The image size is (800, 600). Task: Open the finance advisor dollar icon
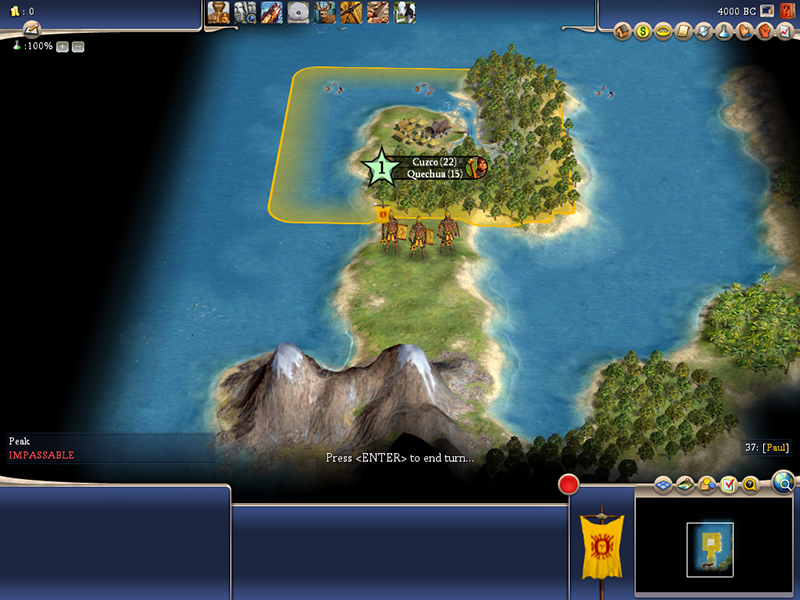(x=643, y=32)
